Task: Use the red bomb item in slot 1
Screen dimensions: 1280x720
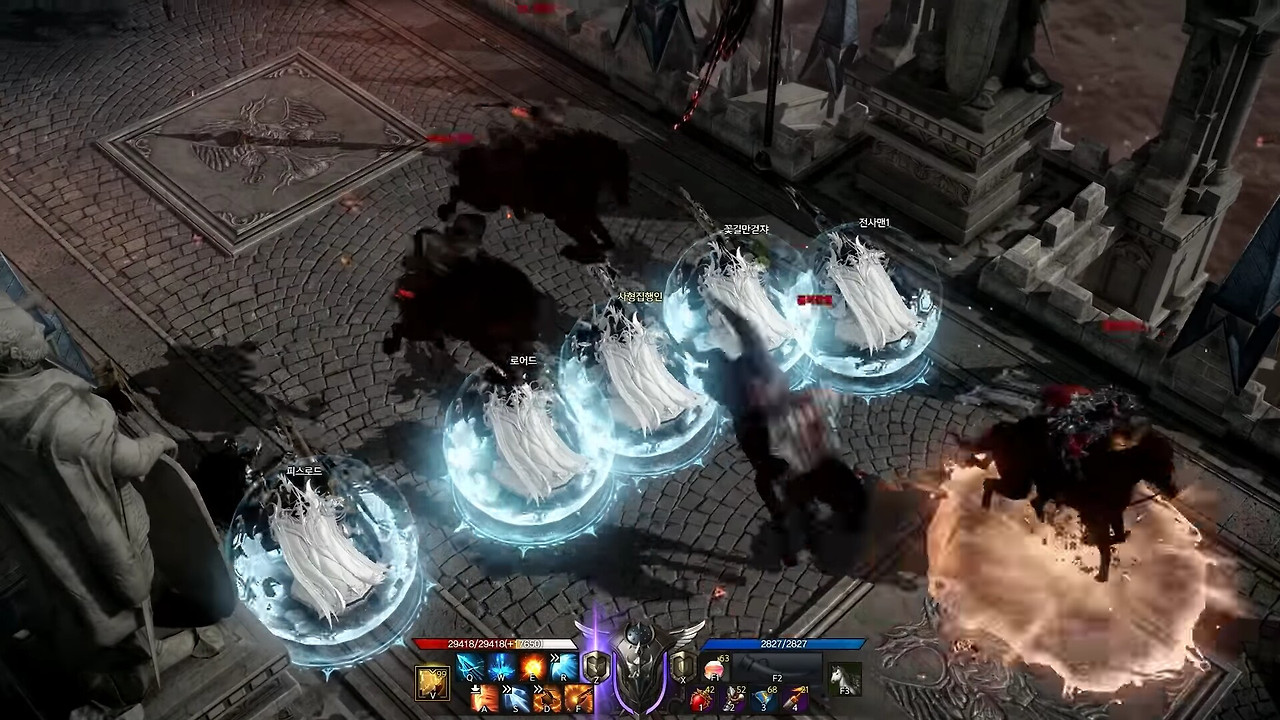Action: 701,699
